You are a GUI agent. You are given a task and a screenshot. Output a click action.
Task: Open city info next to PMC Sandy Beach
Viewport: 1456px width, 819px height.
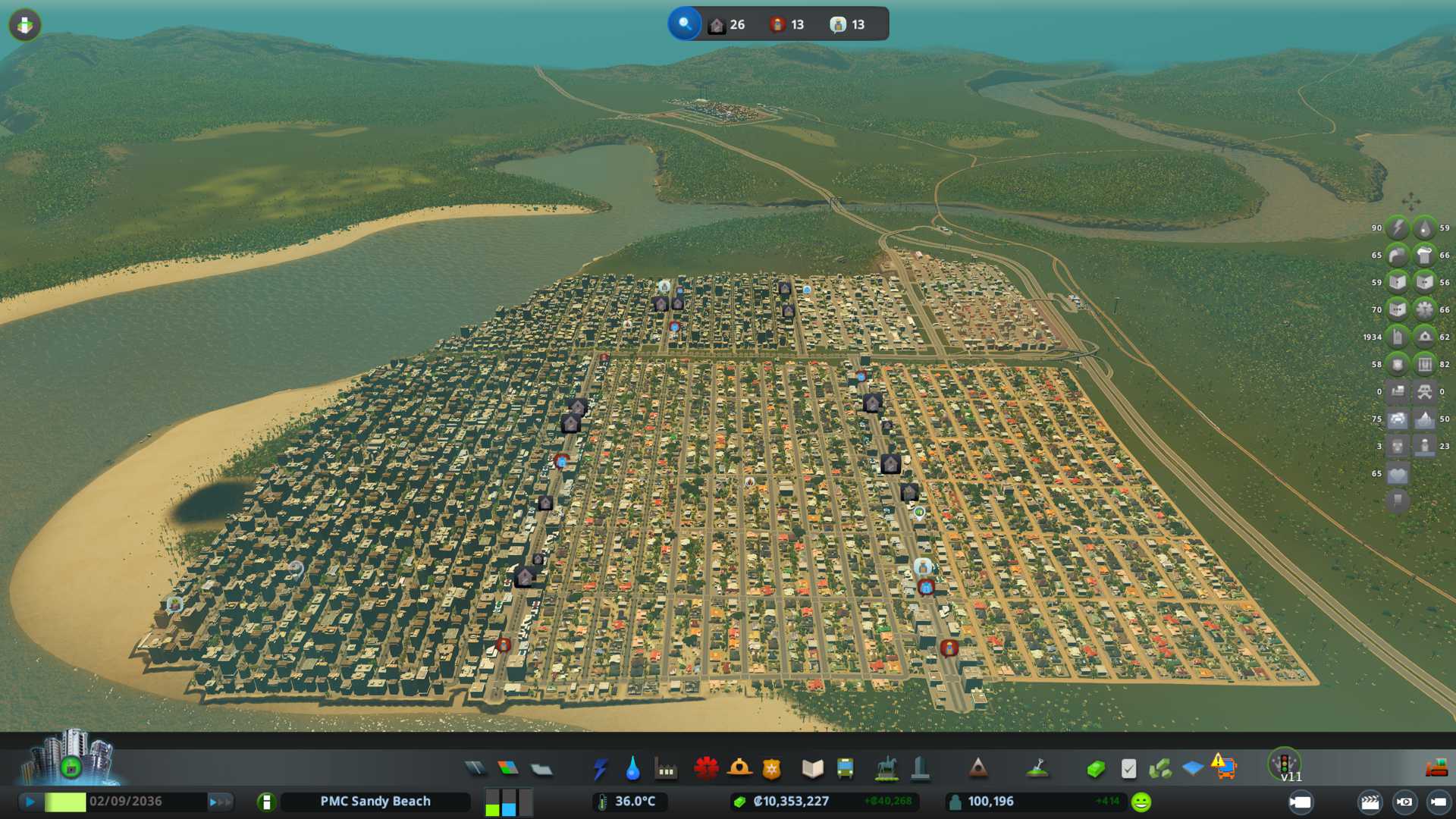[266, 802]
